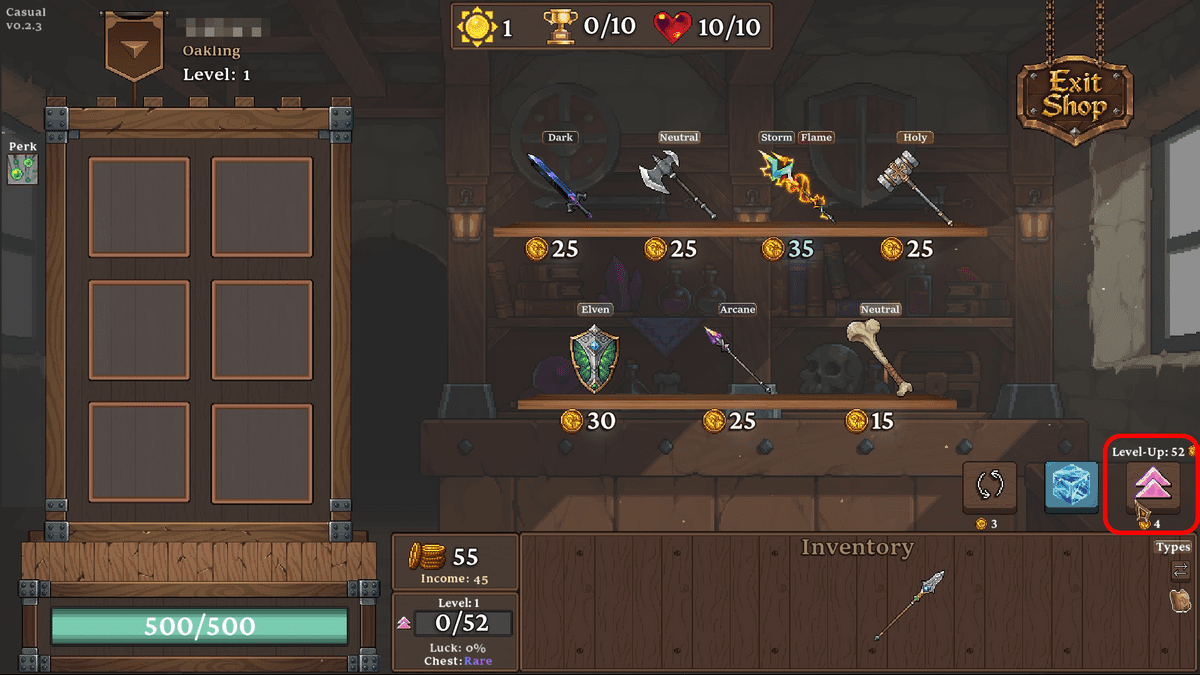Click the ice cube freeze button
Screen dimensions: 1200x675
(x=1072, y=487)
